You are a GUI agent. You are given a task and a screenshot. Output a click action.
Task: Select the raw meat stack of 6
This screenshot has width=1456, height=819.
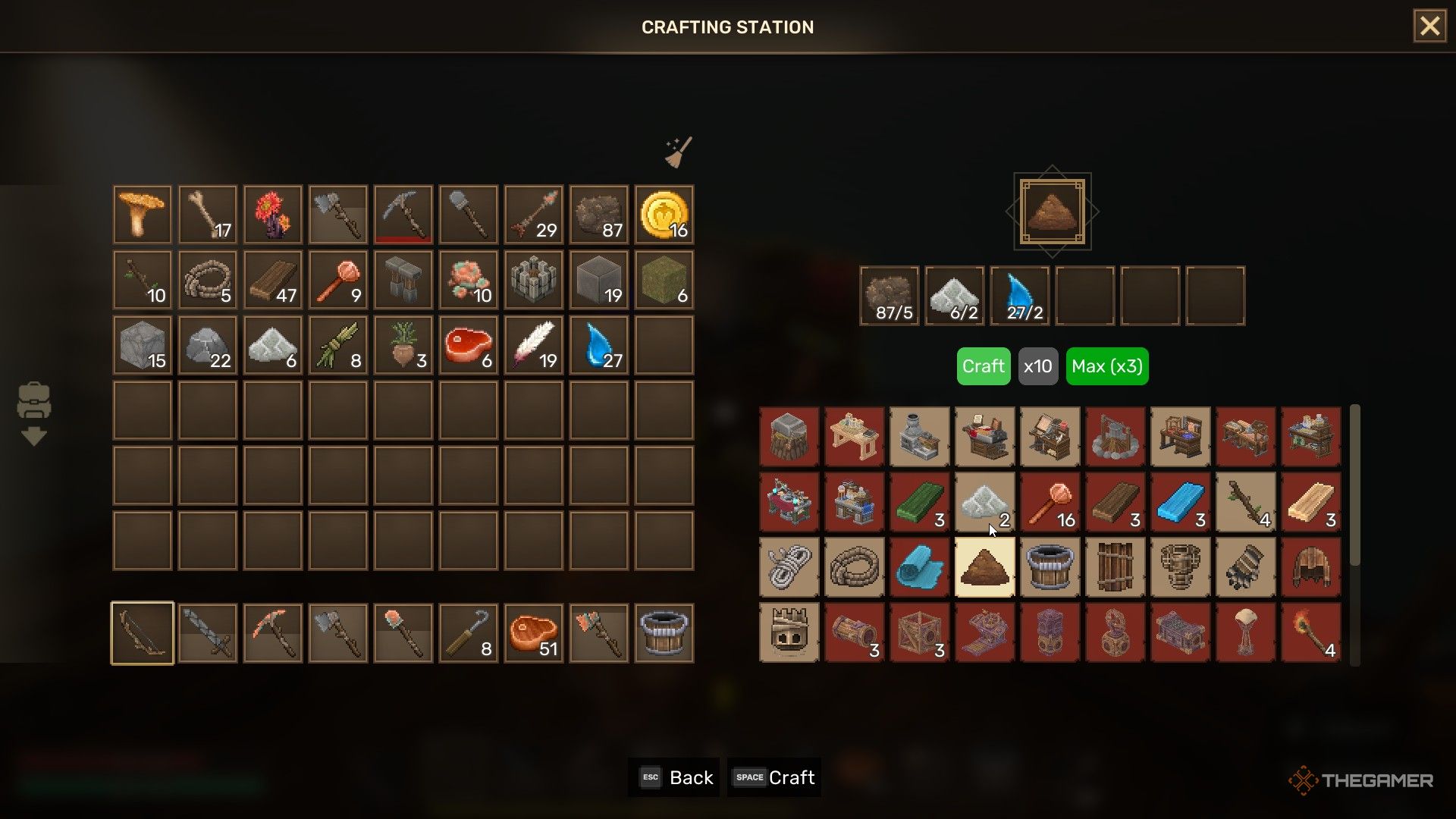tap(468, 345)
